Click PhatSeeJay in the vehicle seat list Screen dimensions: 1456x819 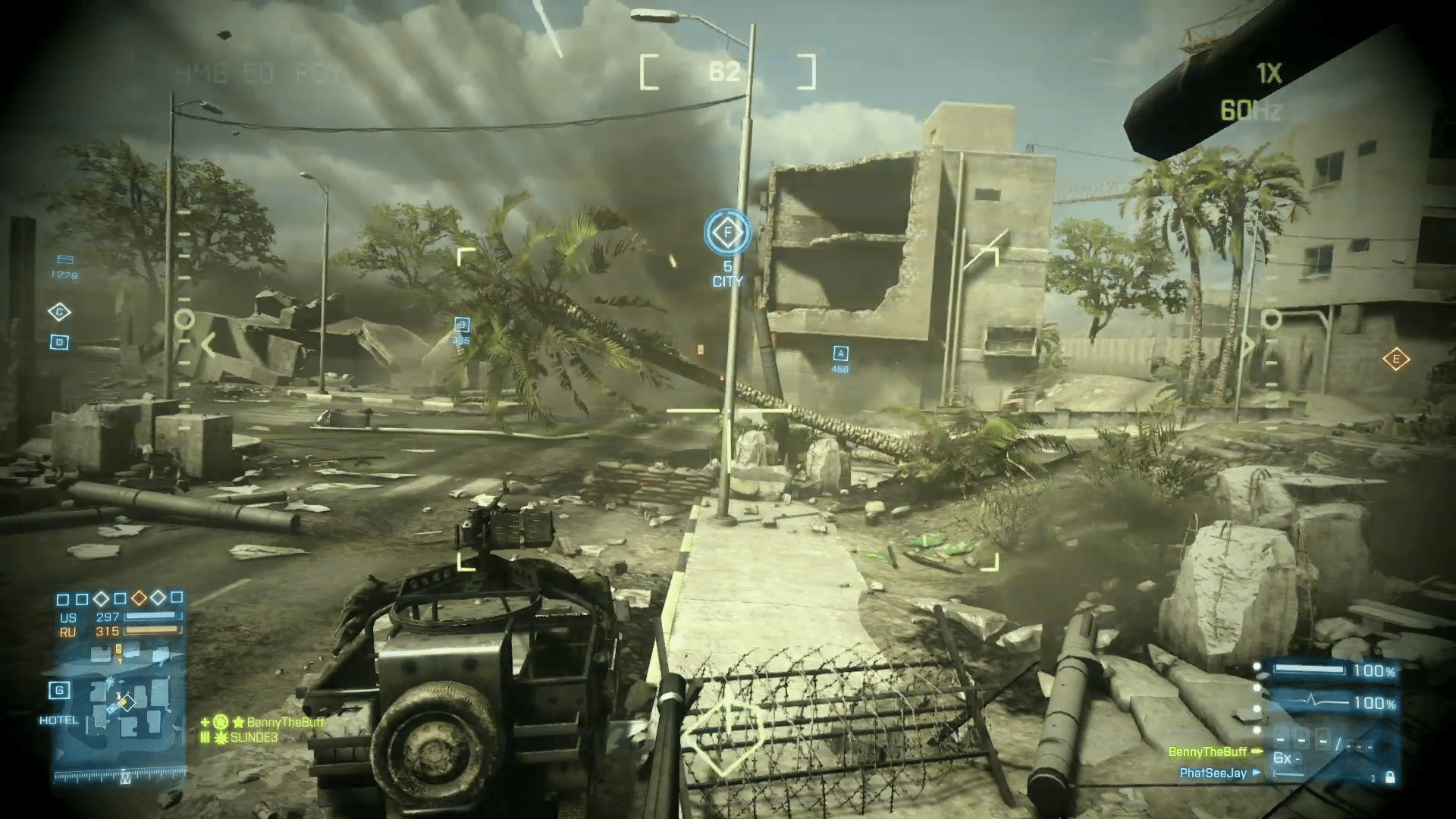pyautogui.click(x=1213, y=773)
